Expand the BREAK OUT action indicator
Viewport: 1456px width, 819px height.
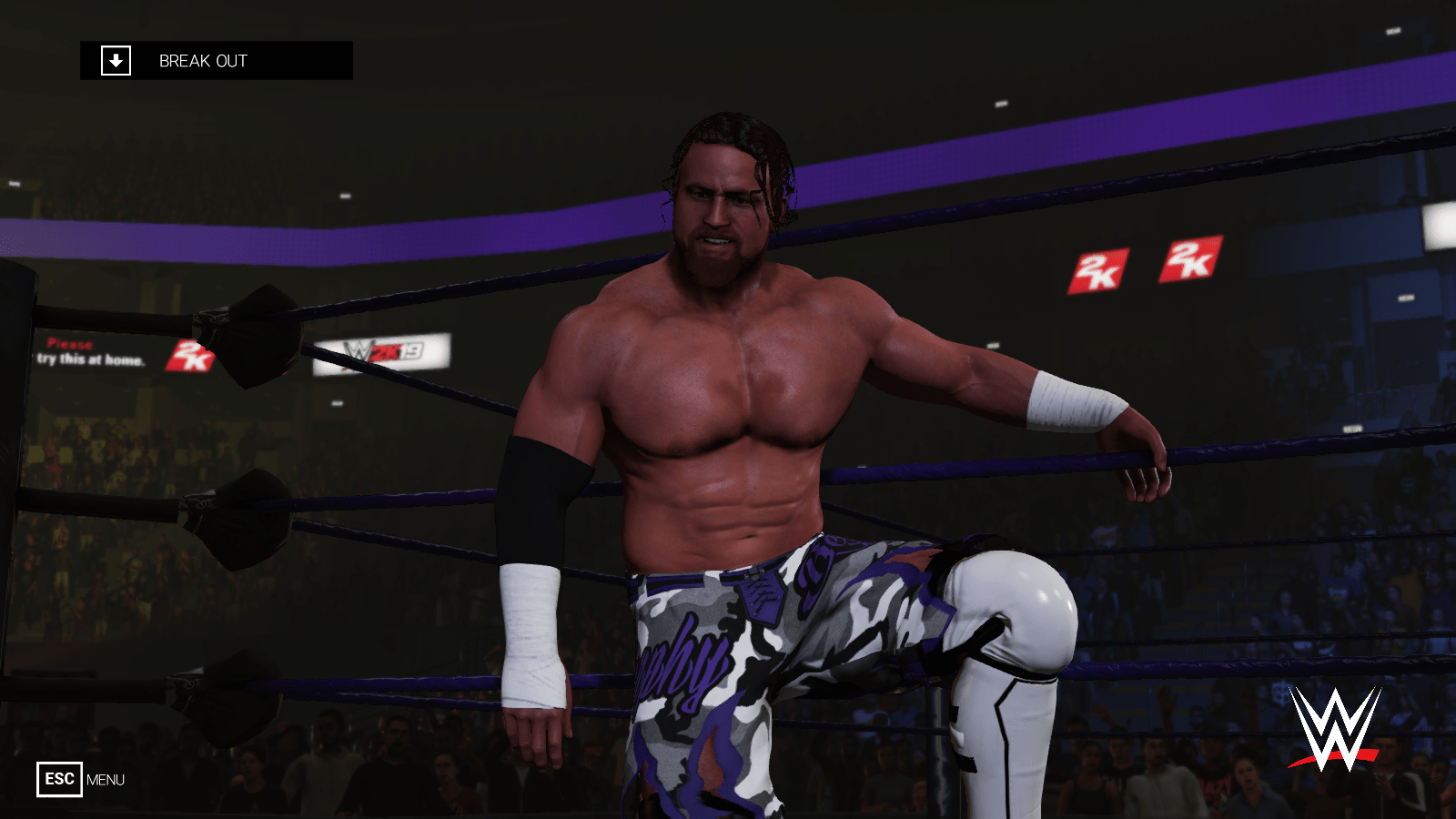coord(217,62)
